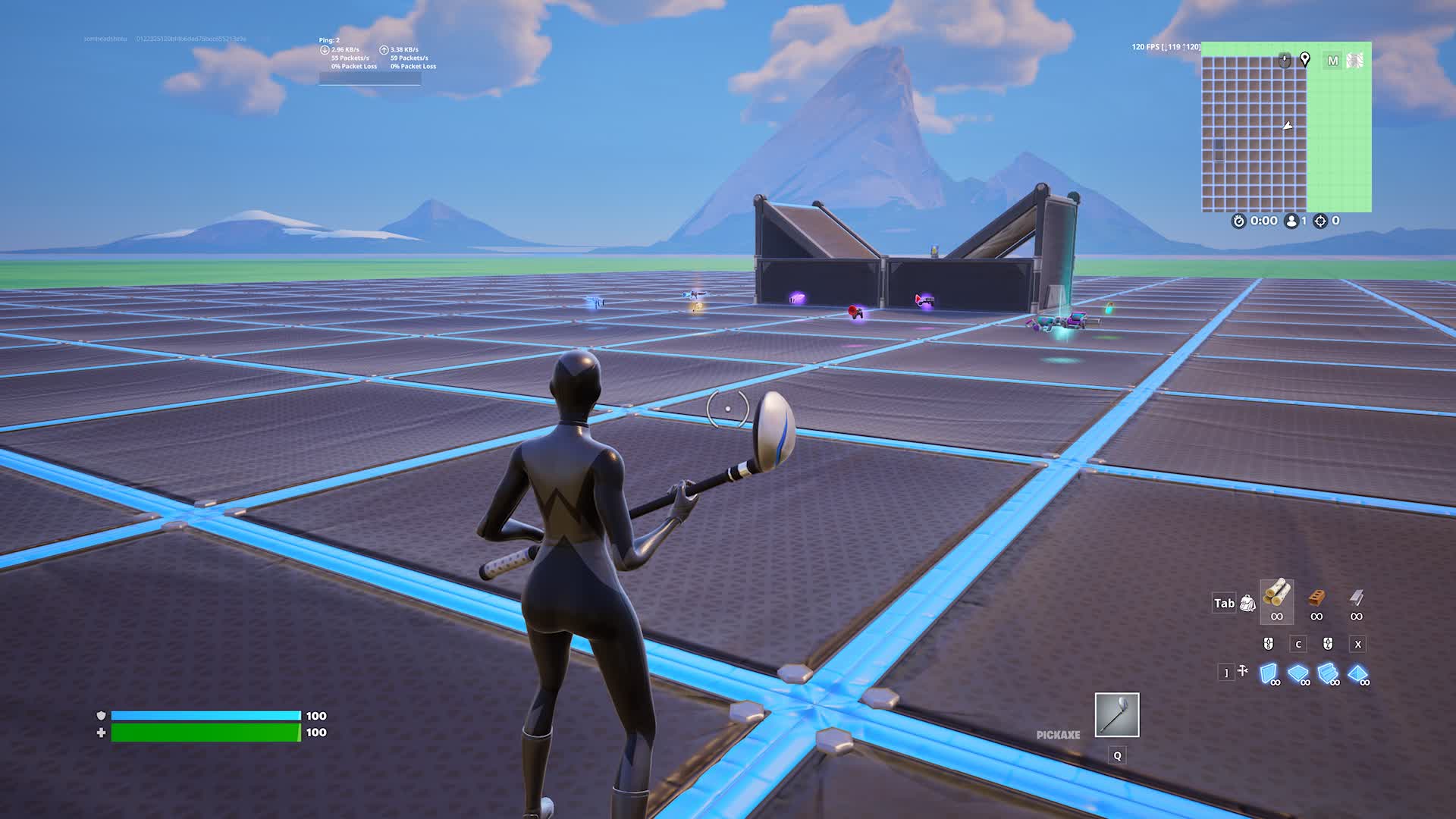
Task: Click the location pin marker above the minimap
Action: click(x=1304, y=61)
